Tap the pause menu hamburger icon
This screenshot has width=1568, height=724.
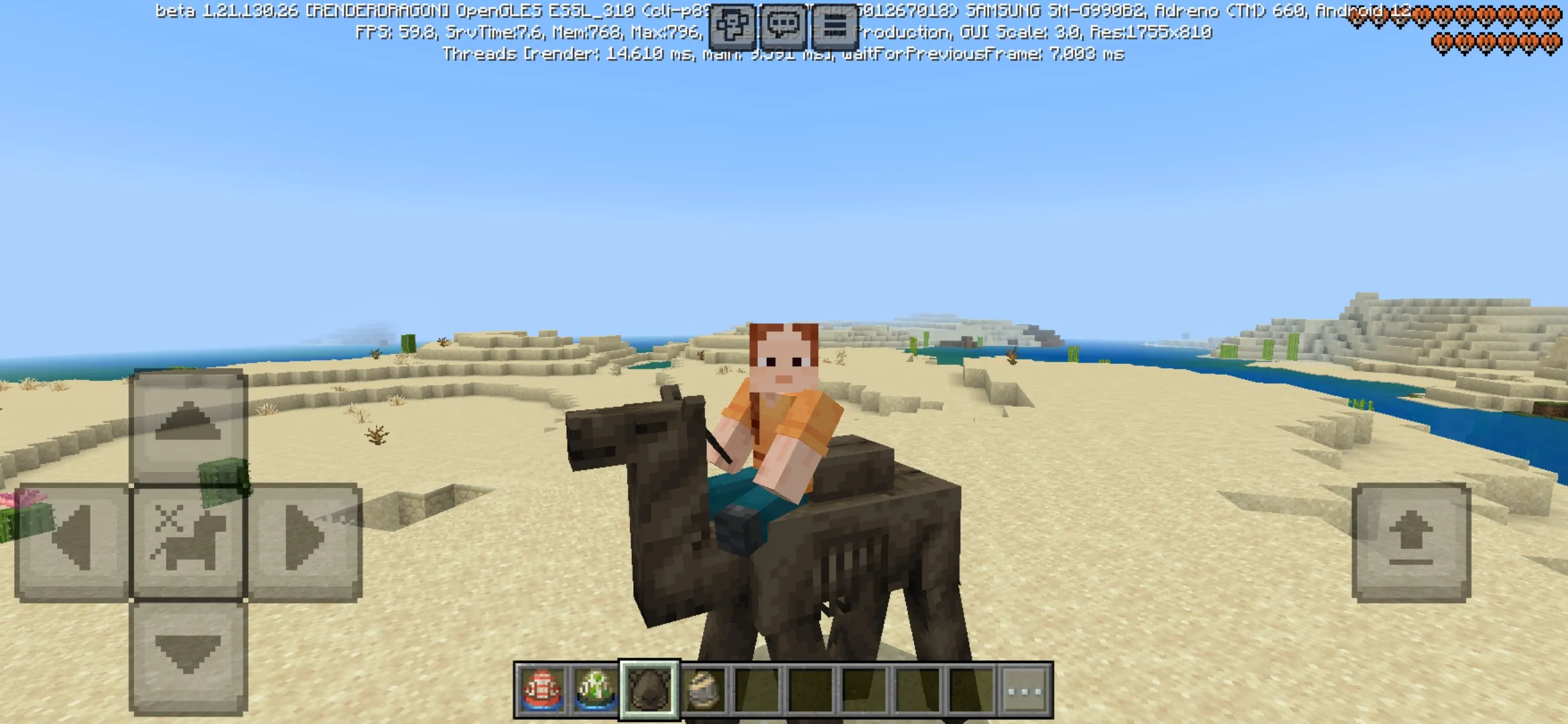point(836,27)
